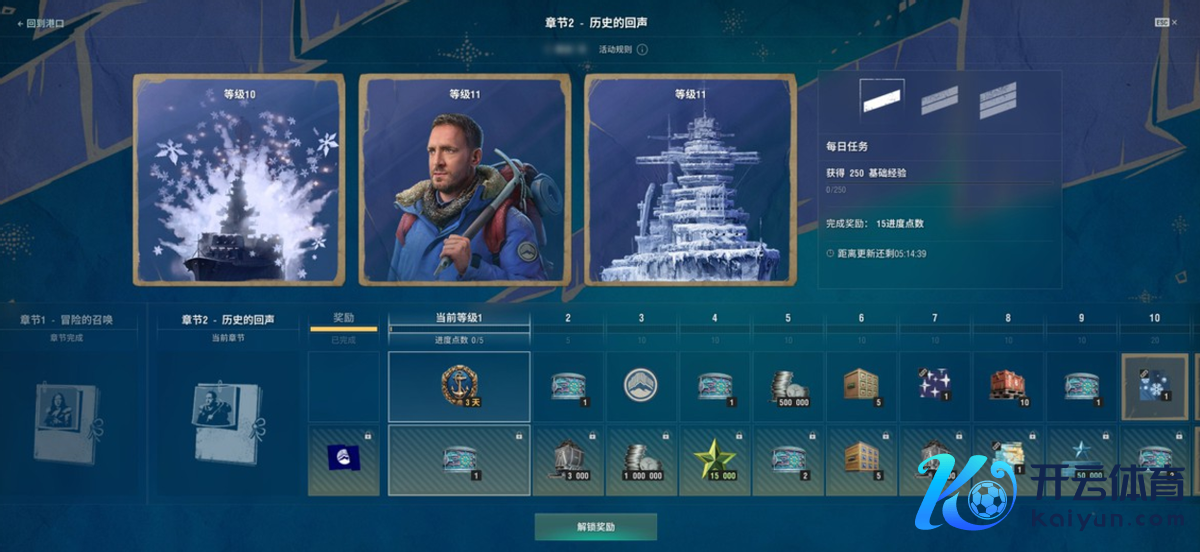Select the level 10 snowflake camouflage reward
1200x552 pixels.
pos(1155,386)
